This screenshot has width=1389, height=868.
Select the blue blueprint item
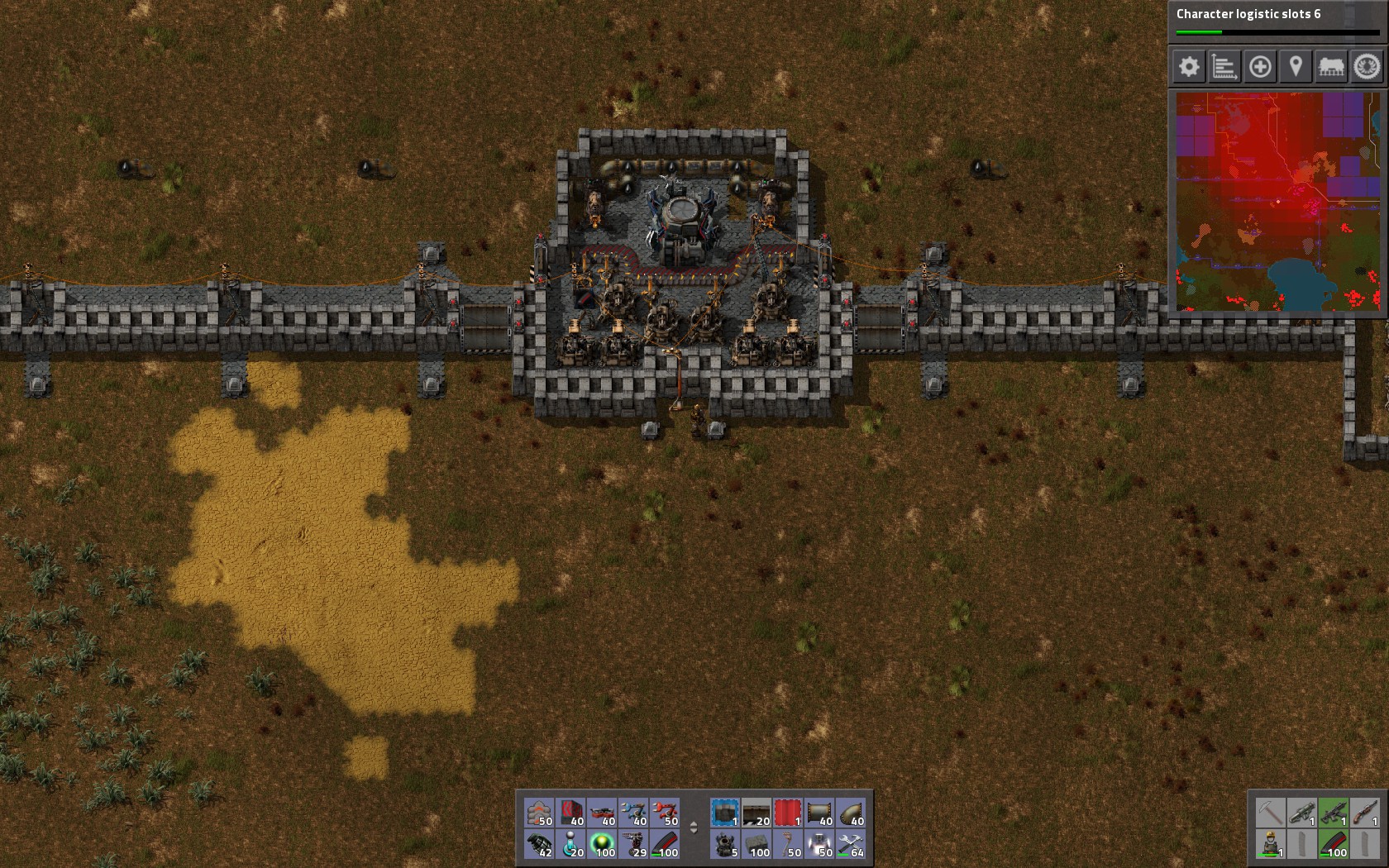tap(725, 813)
